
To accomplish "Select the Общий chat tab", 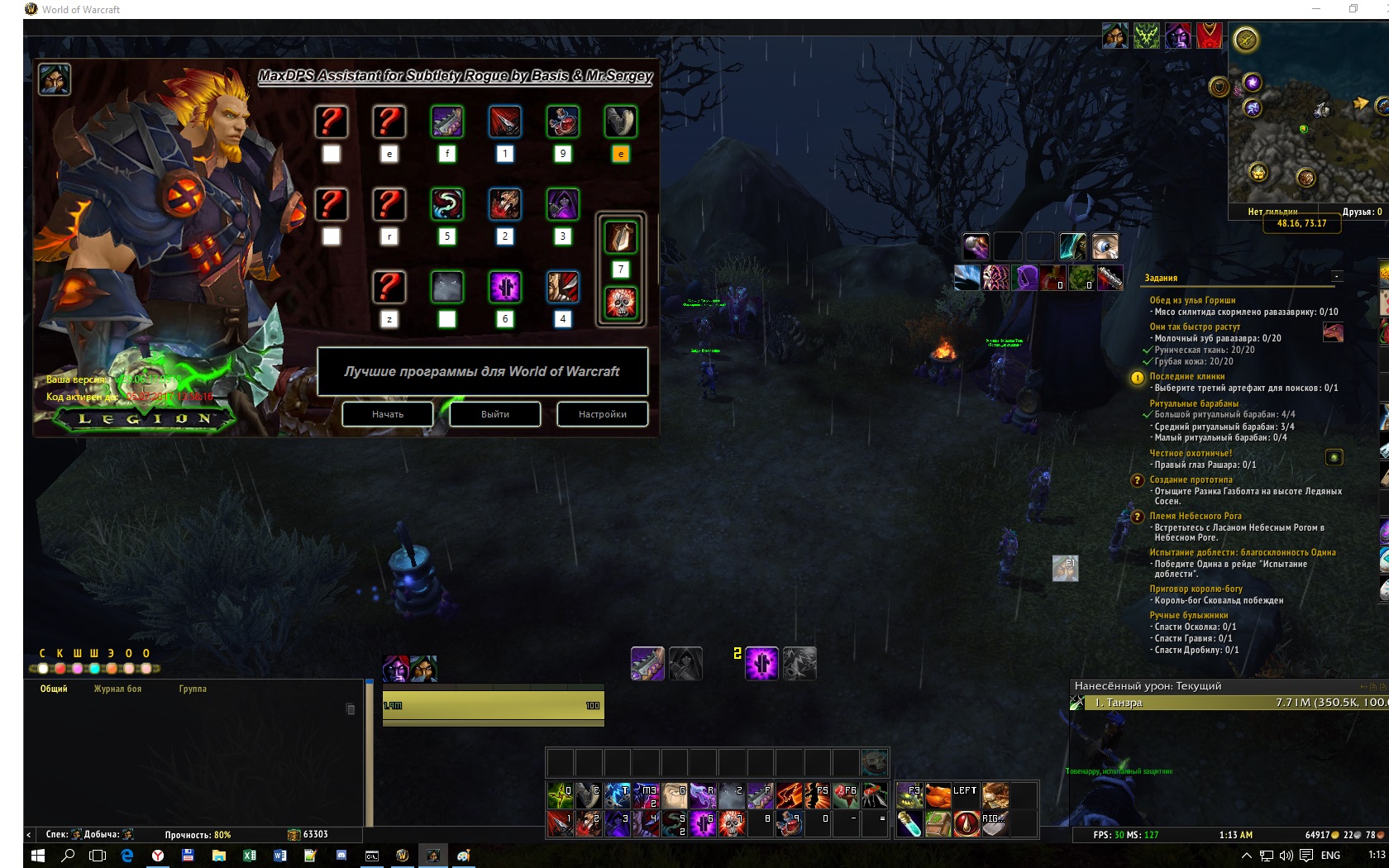I will (54, 689).
